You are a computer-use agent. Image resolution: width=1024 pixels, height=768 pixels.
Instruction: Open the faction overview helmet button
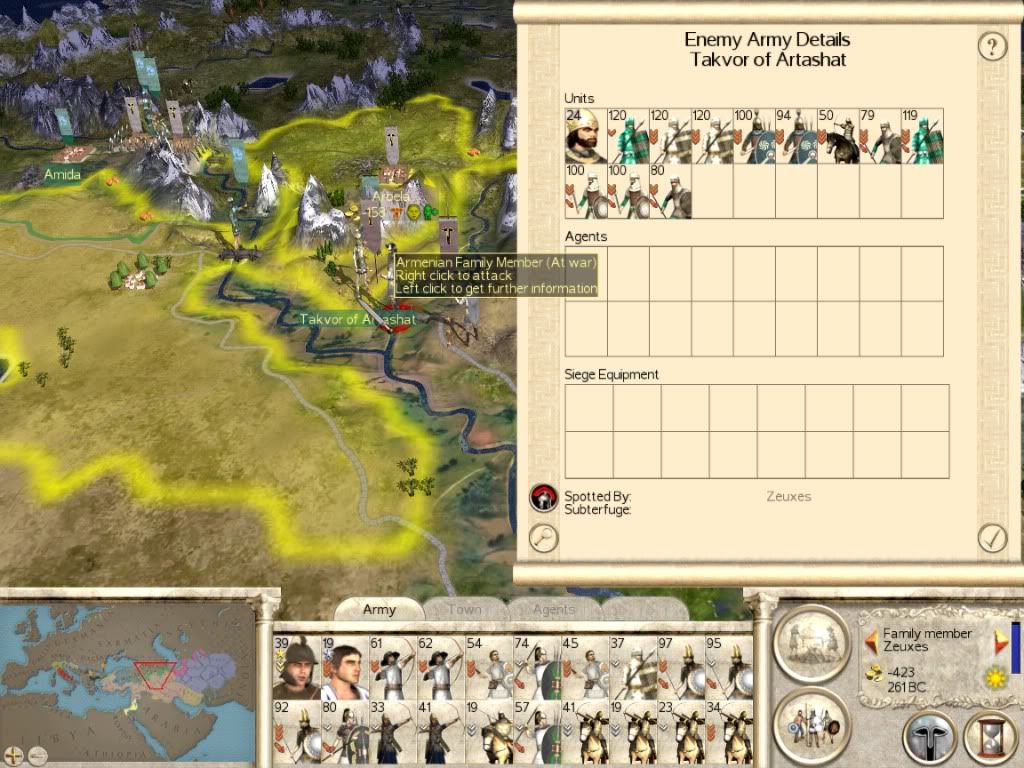929,738
